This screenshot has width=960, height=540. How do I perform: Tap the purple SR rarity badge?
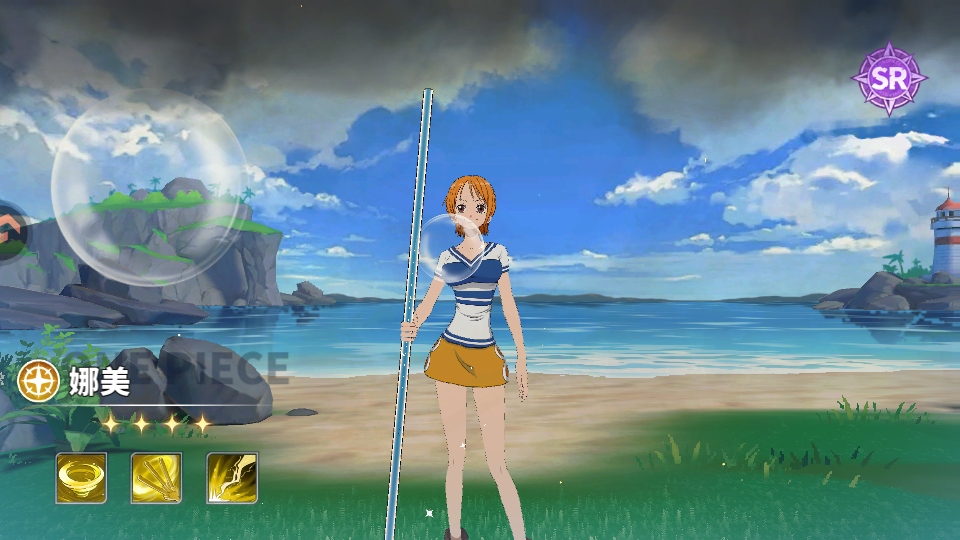pos(887,79)
